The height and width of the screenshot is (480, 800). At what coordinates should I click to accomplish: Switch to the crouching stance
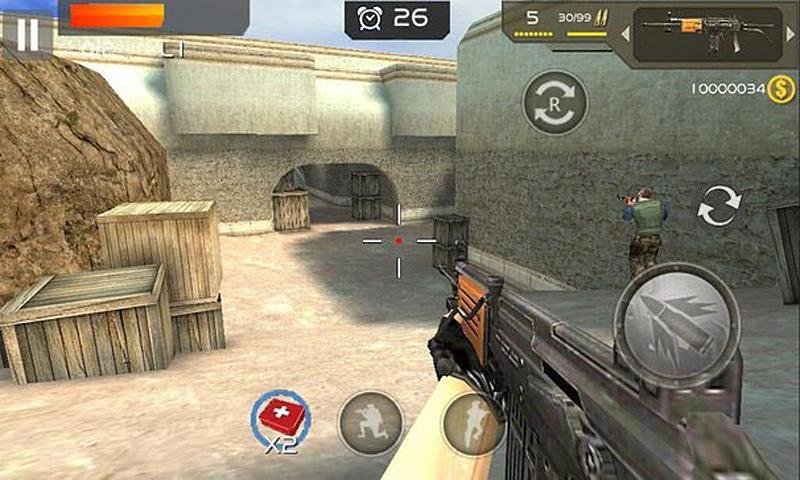tap(371, 423)
